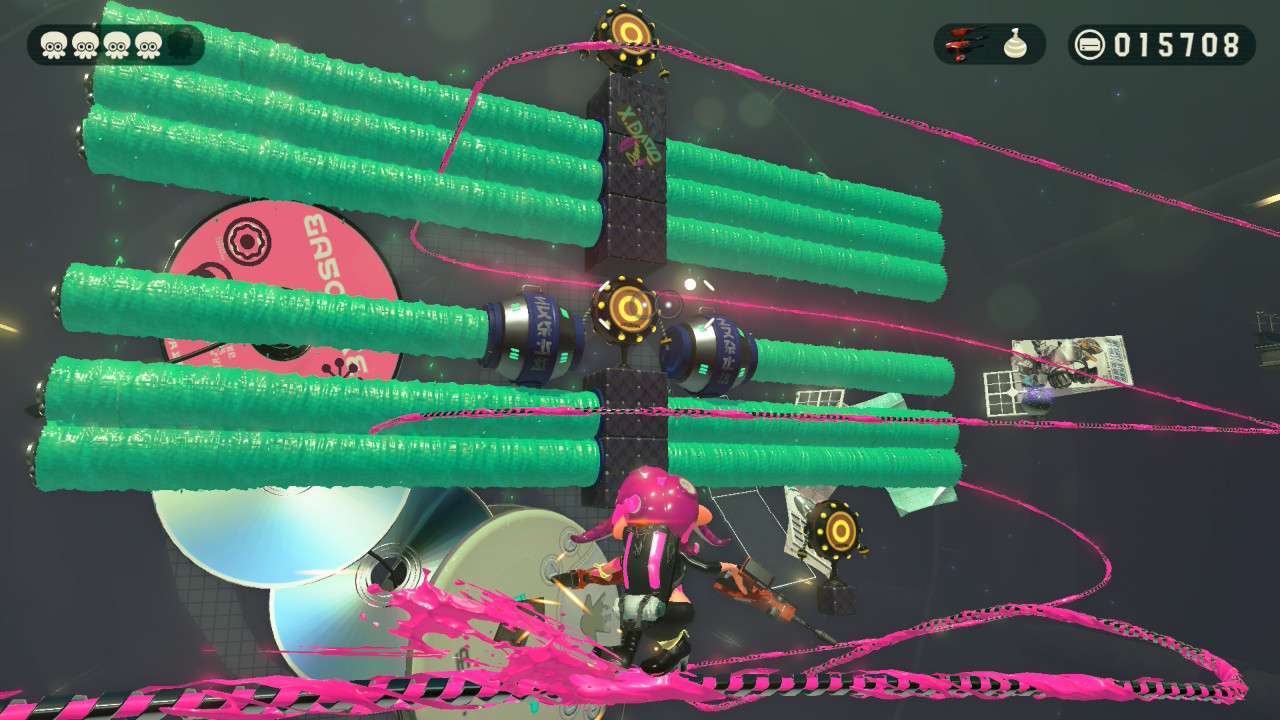Select the white burst bomb sub weapon icon
1280x720 pixels.
tap(1018, 44)
